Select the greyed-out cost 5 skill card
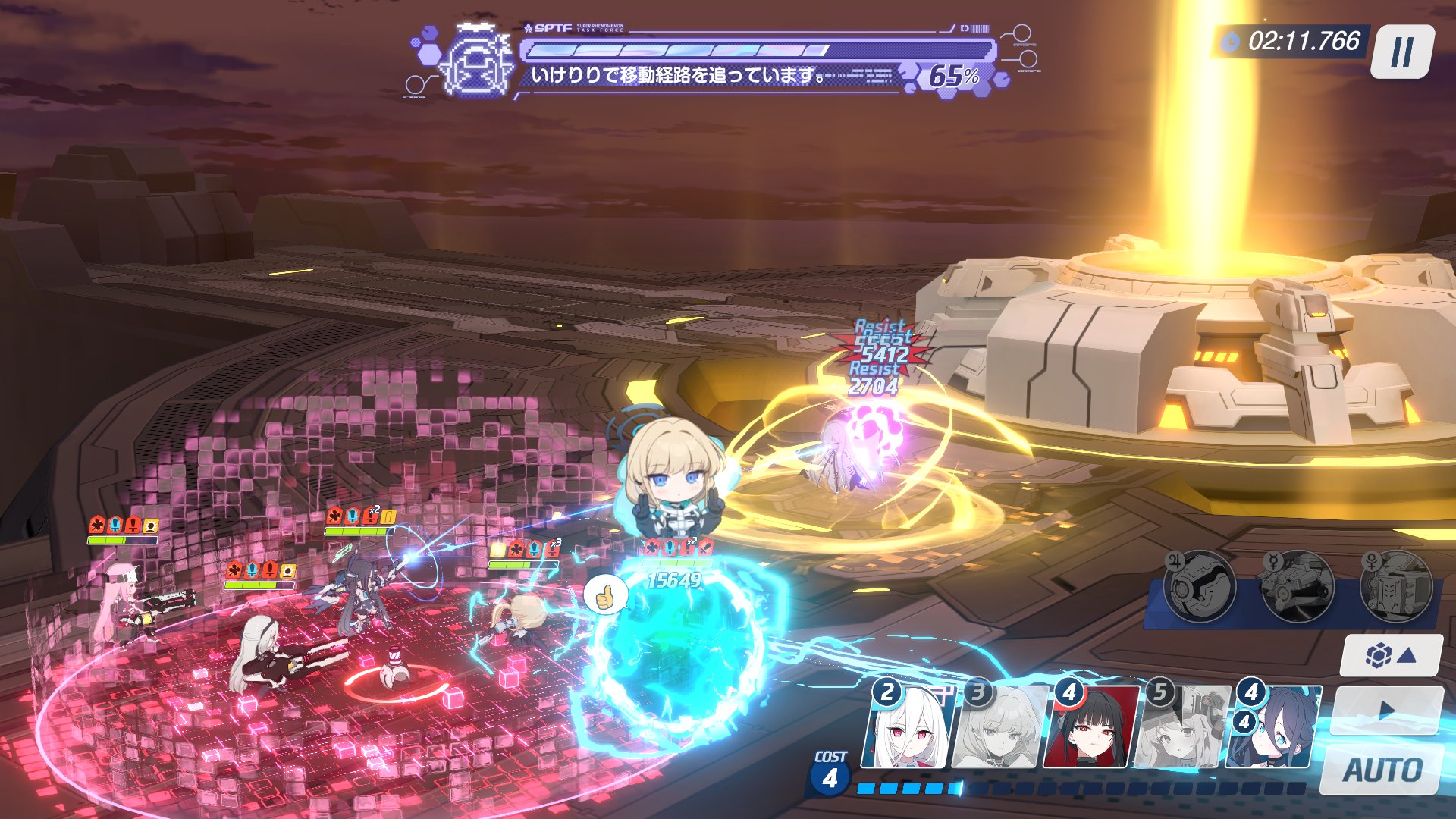 [1181, 726]
